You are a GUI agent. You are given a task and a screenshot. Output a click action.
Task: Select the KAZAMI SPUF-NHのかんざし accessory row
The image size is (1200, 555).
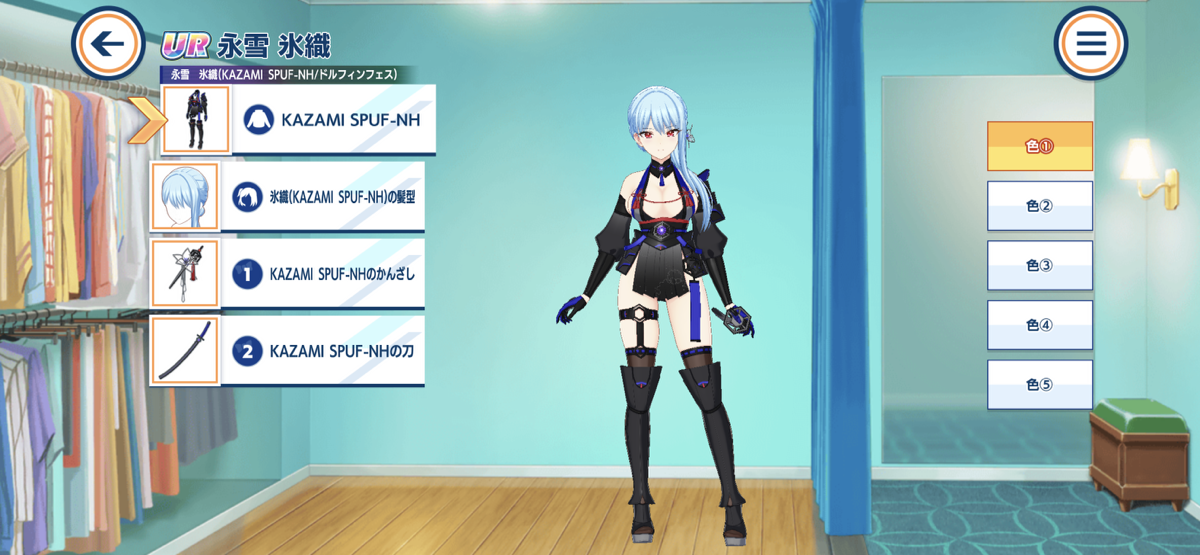(x=326, y=273)
